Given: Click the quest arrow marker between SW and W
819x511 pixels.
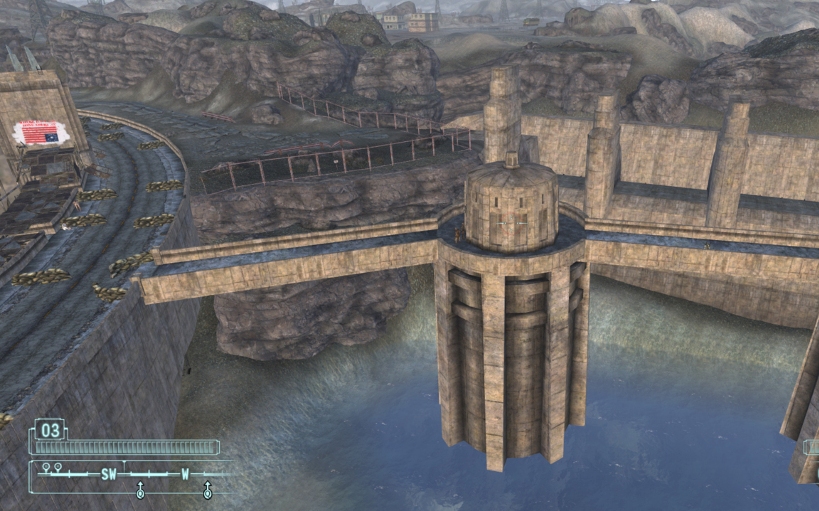Looking at the screenshot, I should click(x=140, y=490).
